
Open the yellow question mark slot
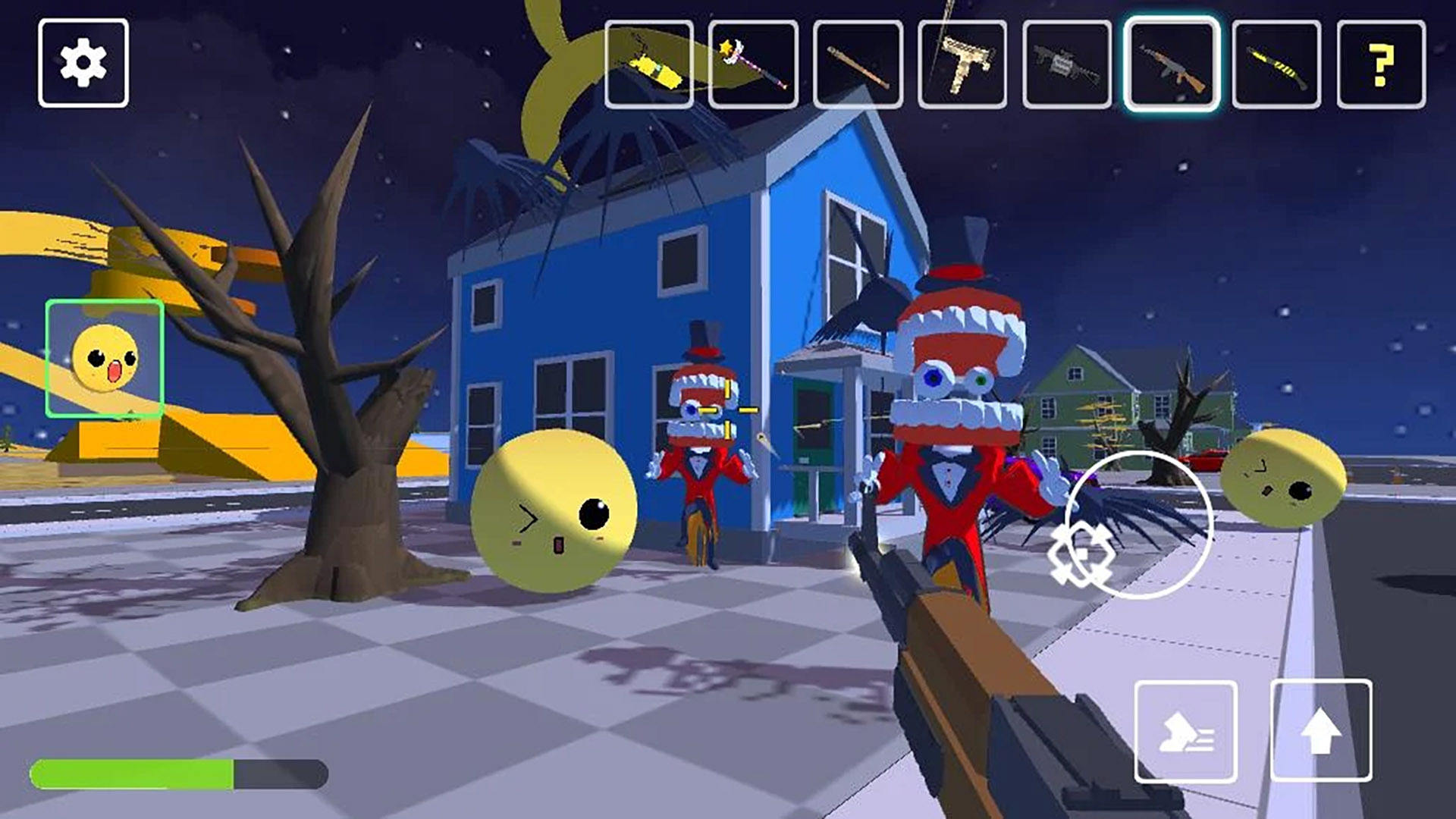click(x=1381, y=65)
